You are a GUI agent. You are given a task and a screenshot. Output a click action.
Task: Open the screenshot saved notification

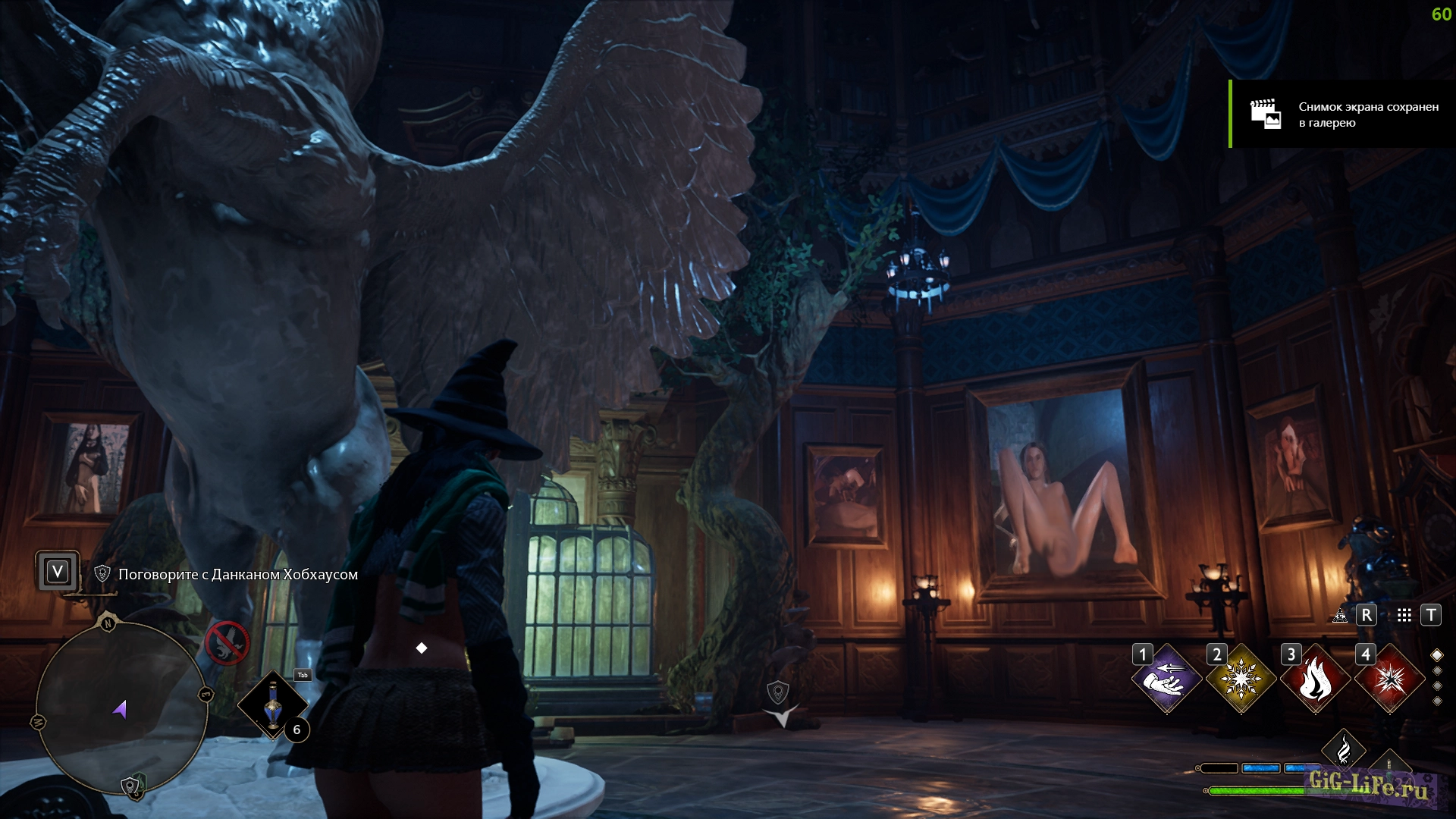click(1342, 114)
